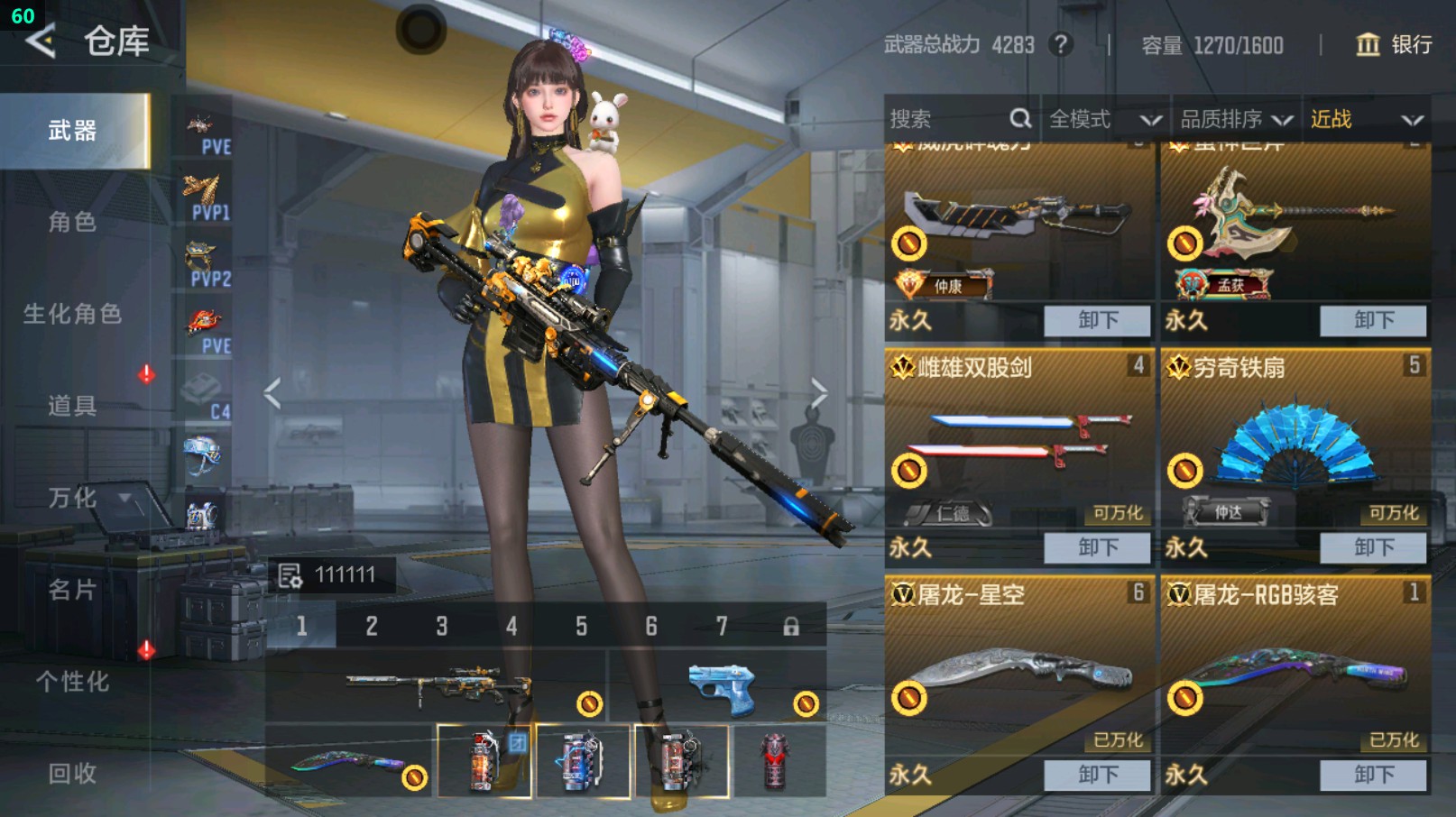The height and width of the screenshot is (817, 1456).
Task: Open the 生化角色 category
Action: click(x=72, y=314)
